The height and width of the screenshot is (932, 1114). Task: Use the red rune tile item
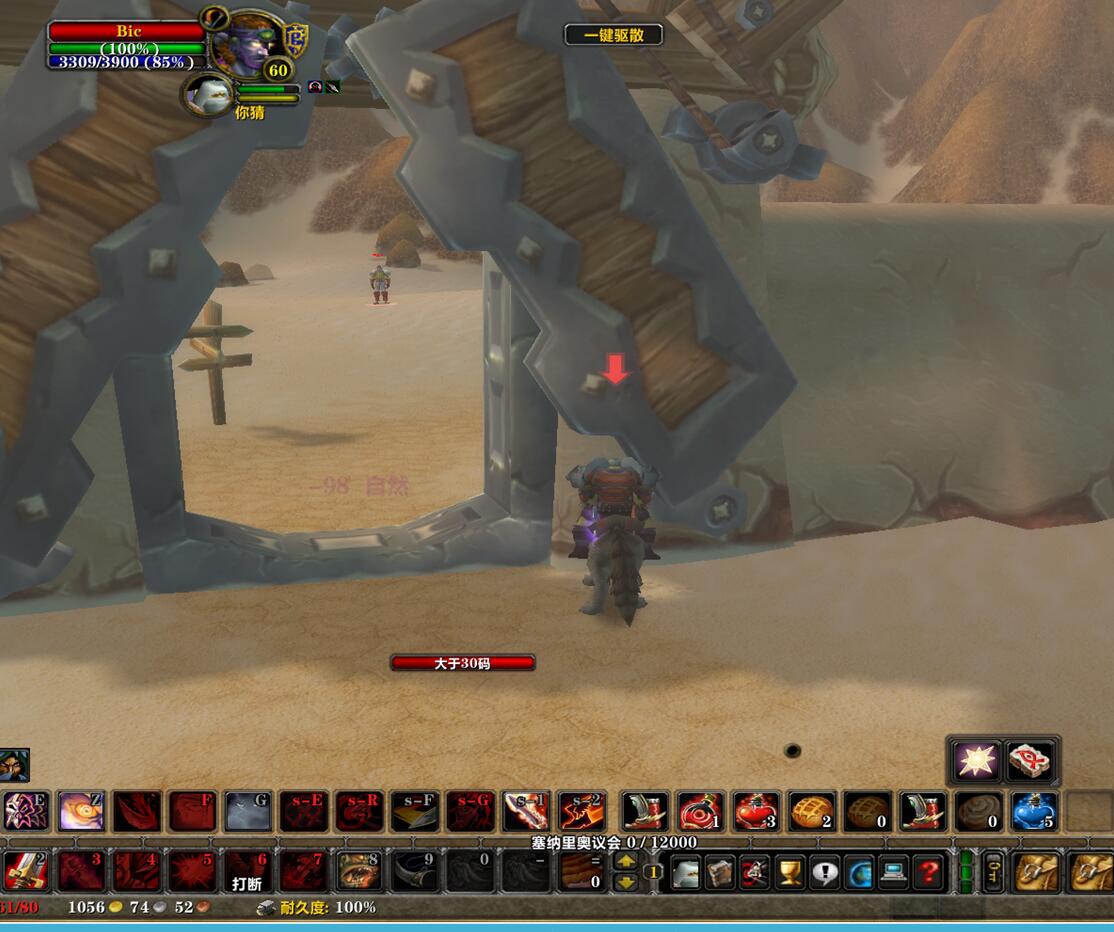click(x=1031, y=761)
